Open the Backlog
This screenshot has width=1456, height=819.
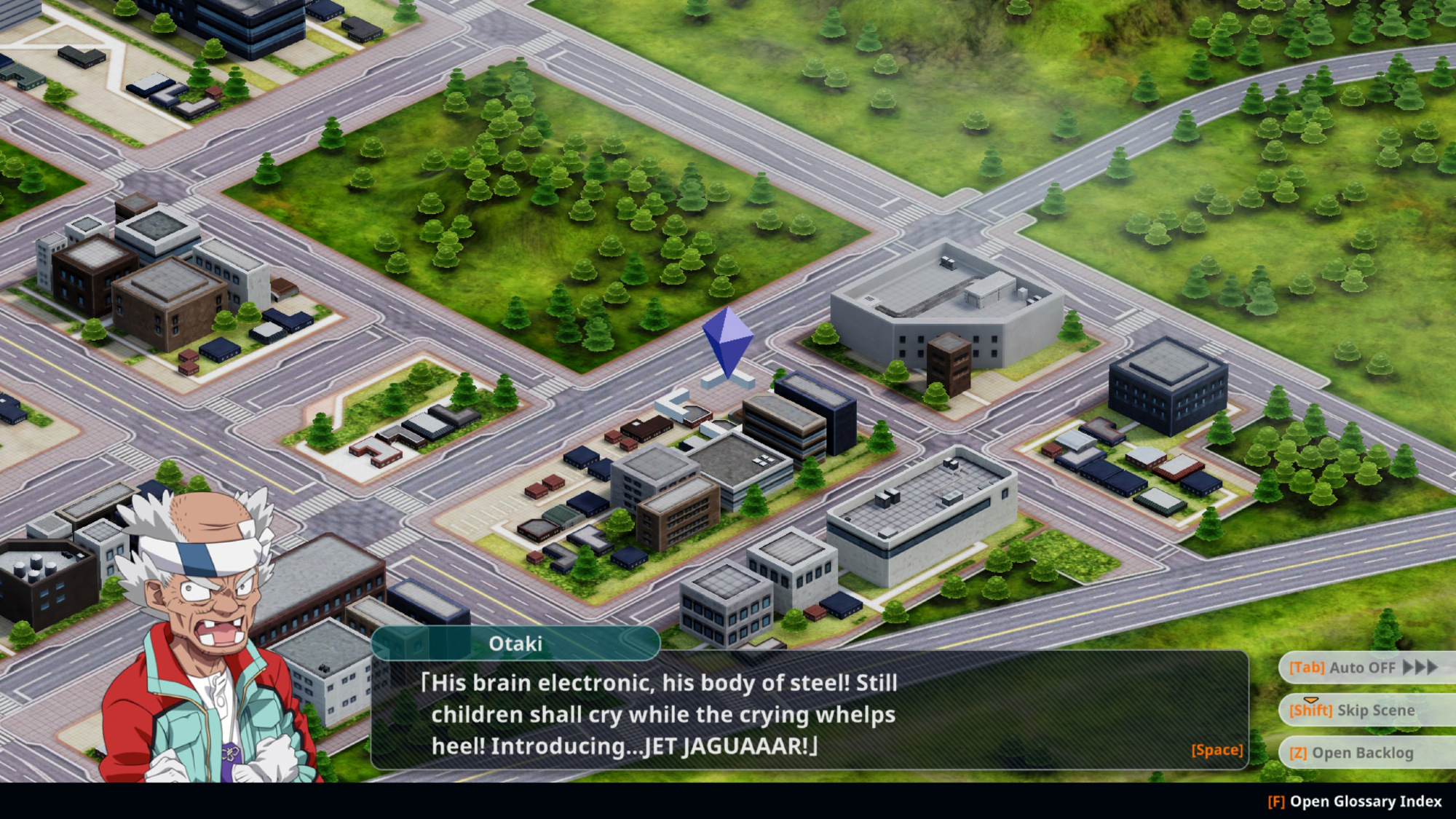pos(1361,753)
